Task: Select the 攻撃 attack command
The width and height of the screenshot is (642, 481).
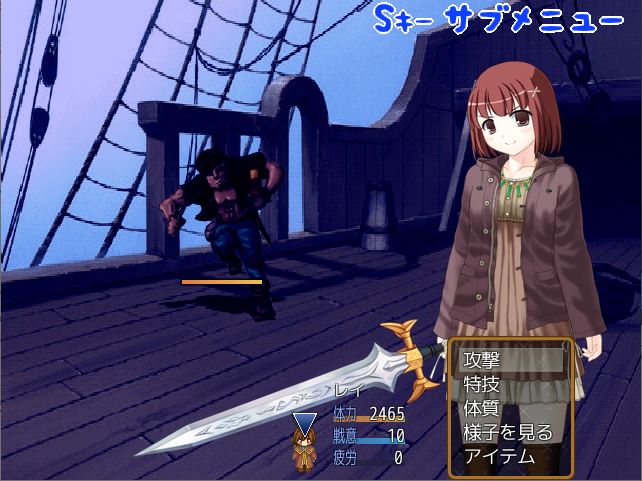Action: tap(510, 360)
